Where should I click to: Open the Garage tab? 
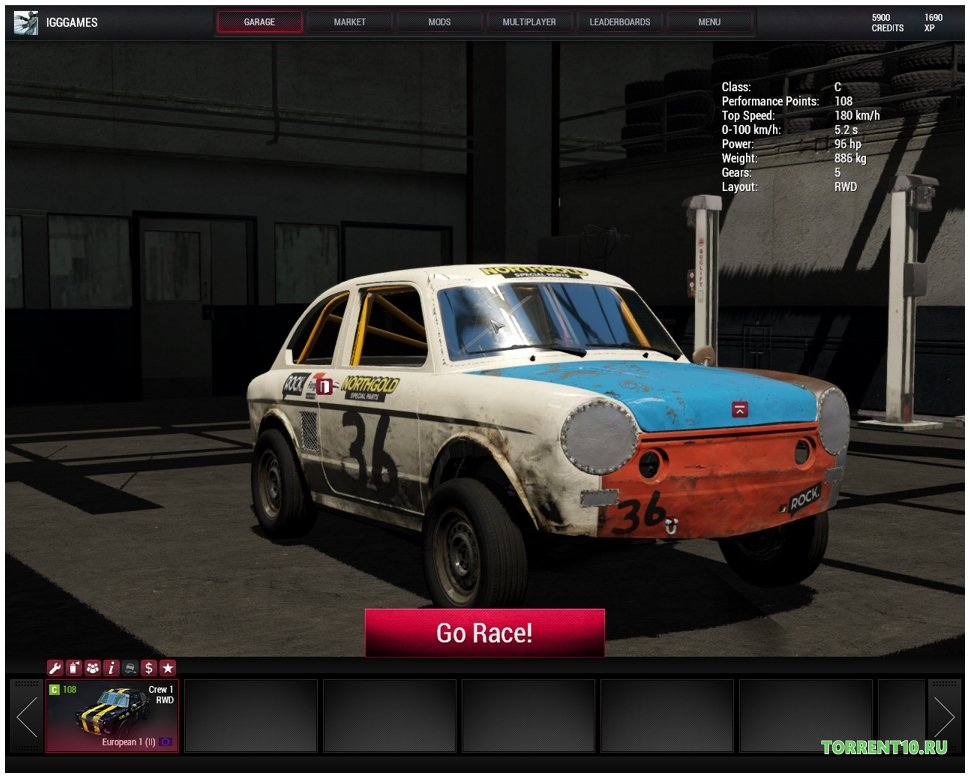click(259, 22)
